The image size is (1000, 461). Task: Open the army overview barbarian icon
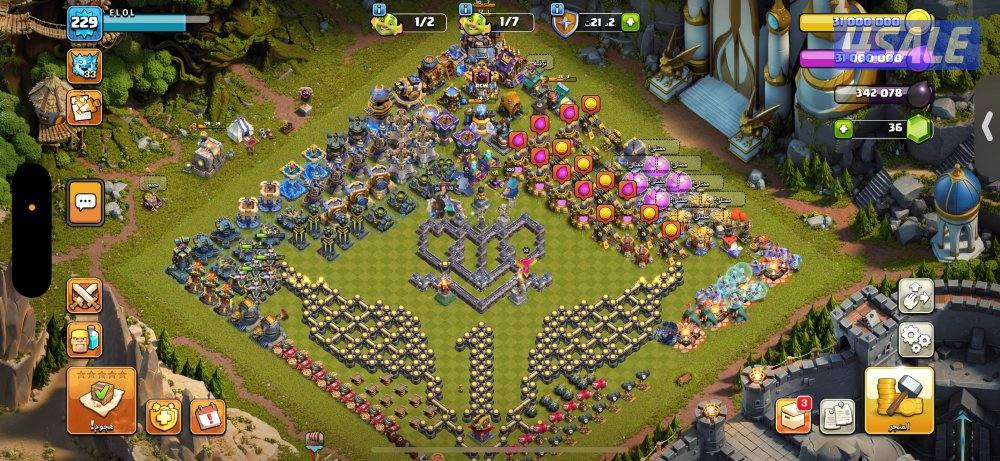point(85,340)
